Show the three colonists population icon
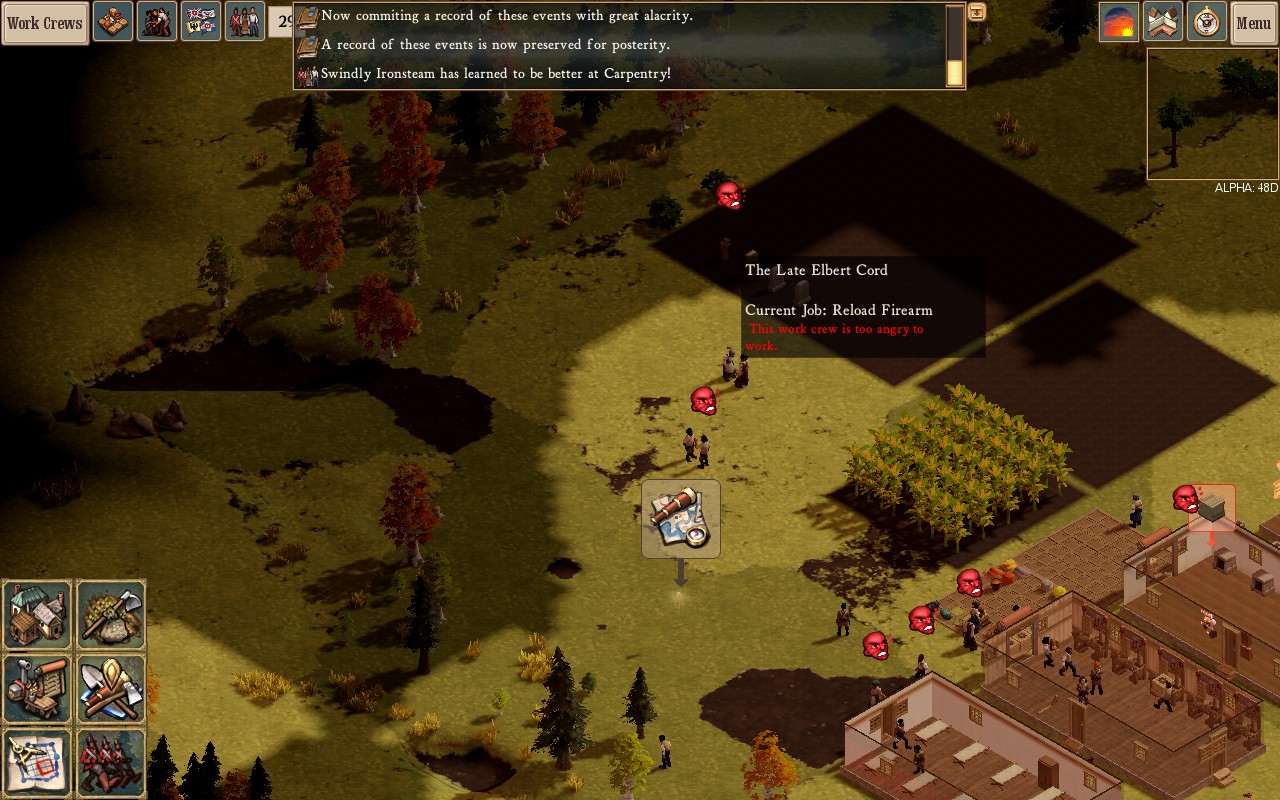This screenshot has height=800, width=1280. pos(245,22)
